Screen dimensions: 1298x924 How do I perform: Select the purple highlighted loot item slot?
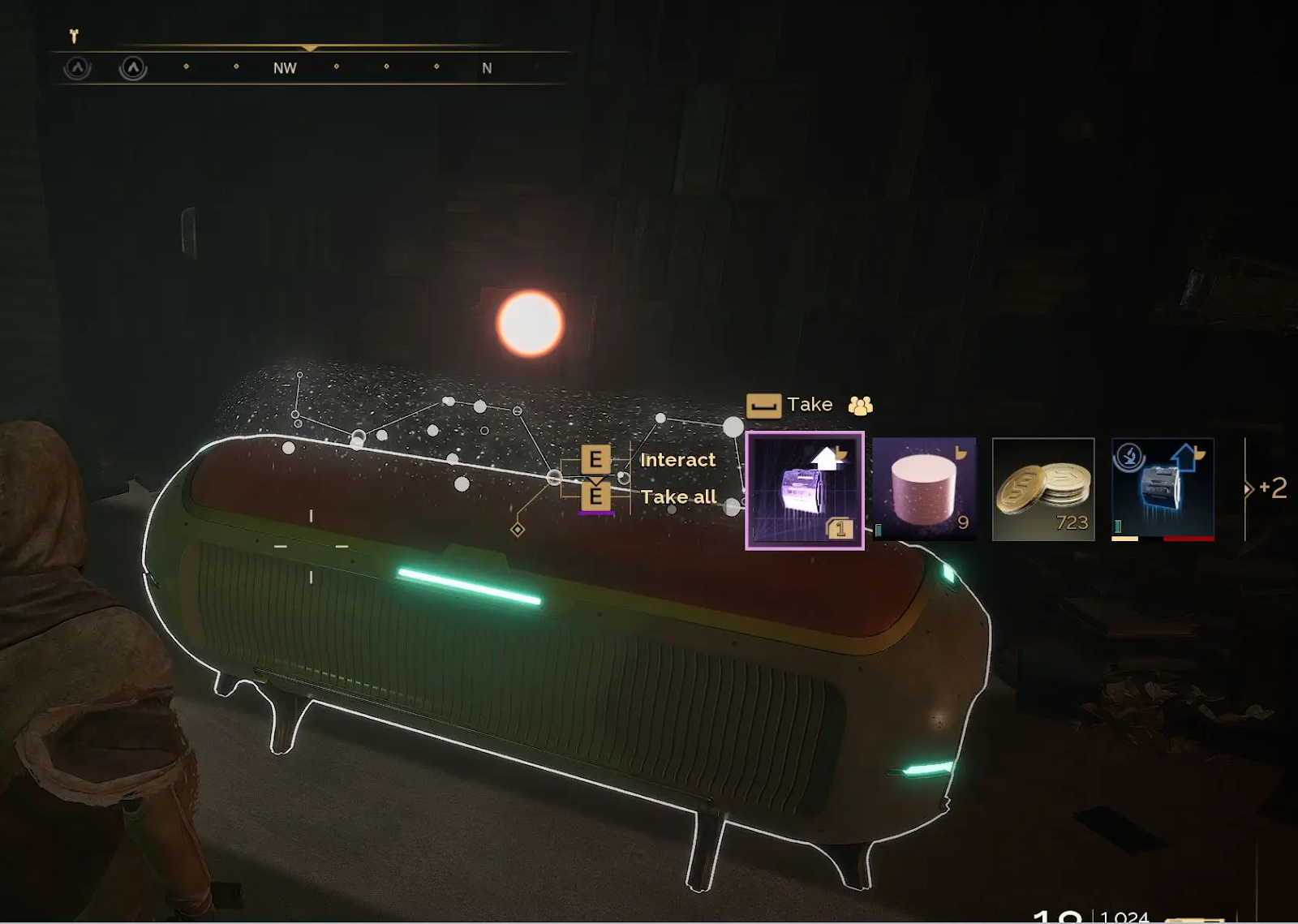(804, 490)
